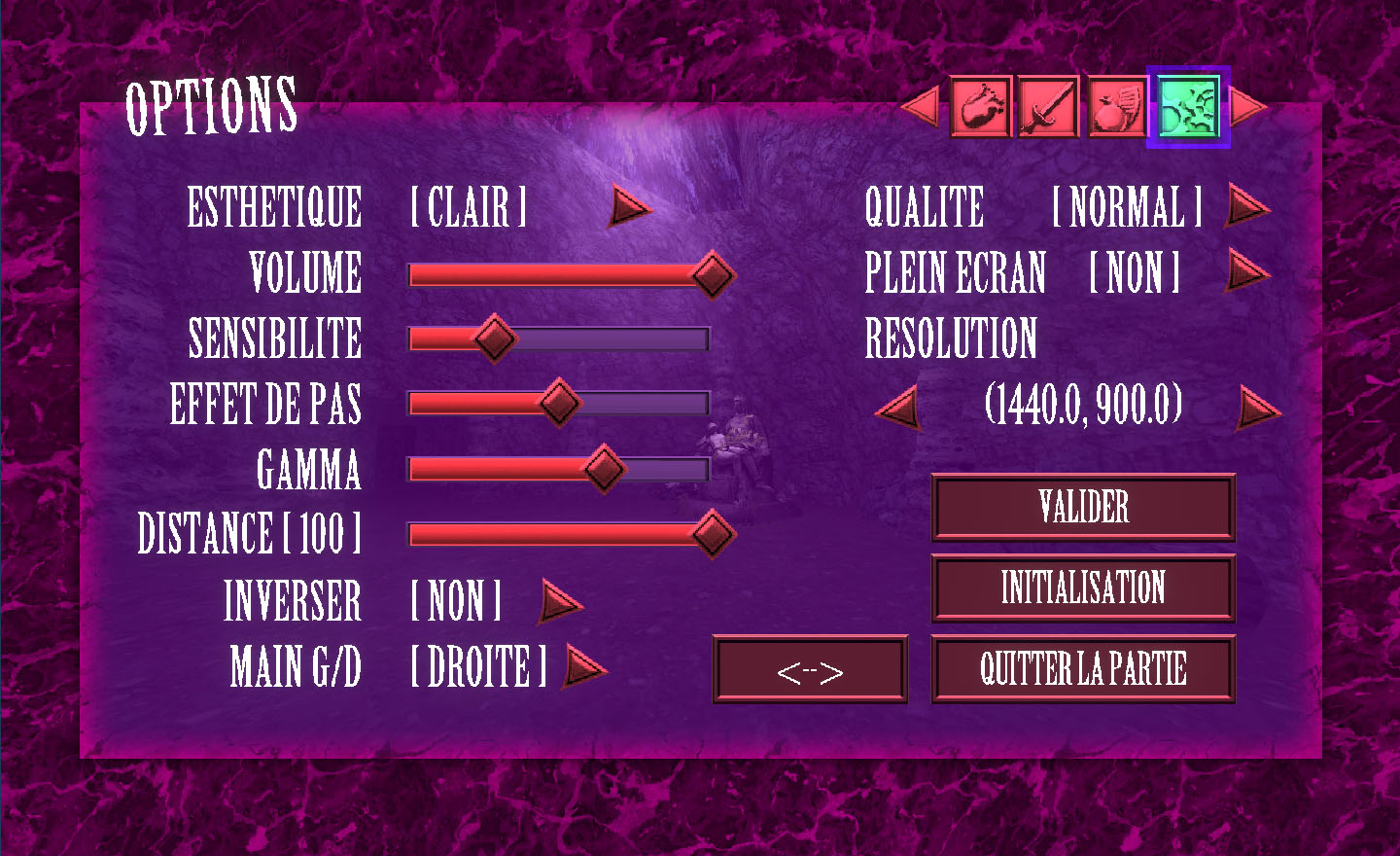Select the green highlighted options tab

coord(1188,107)
